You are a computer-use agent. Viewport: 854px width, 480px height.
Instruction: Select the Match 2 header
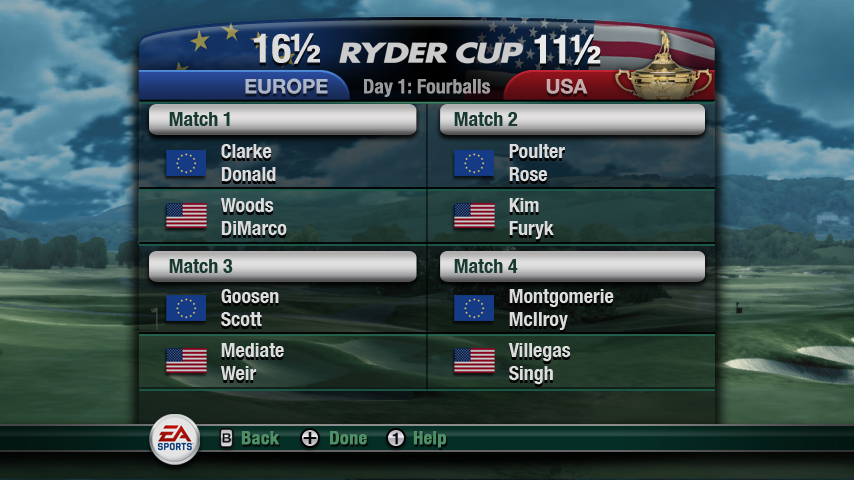(x=572, y=120)
